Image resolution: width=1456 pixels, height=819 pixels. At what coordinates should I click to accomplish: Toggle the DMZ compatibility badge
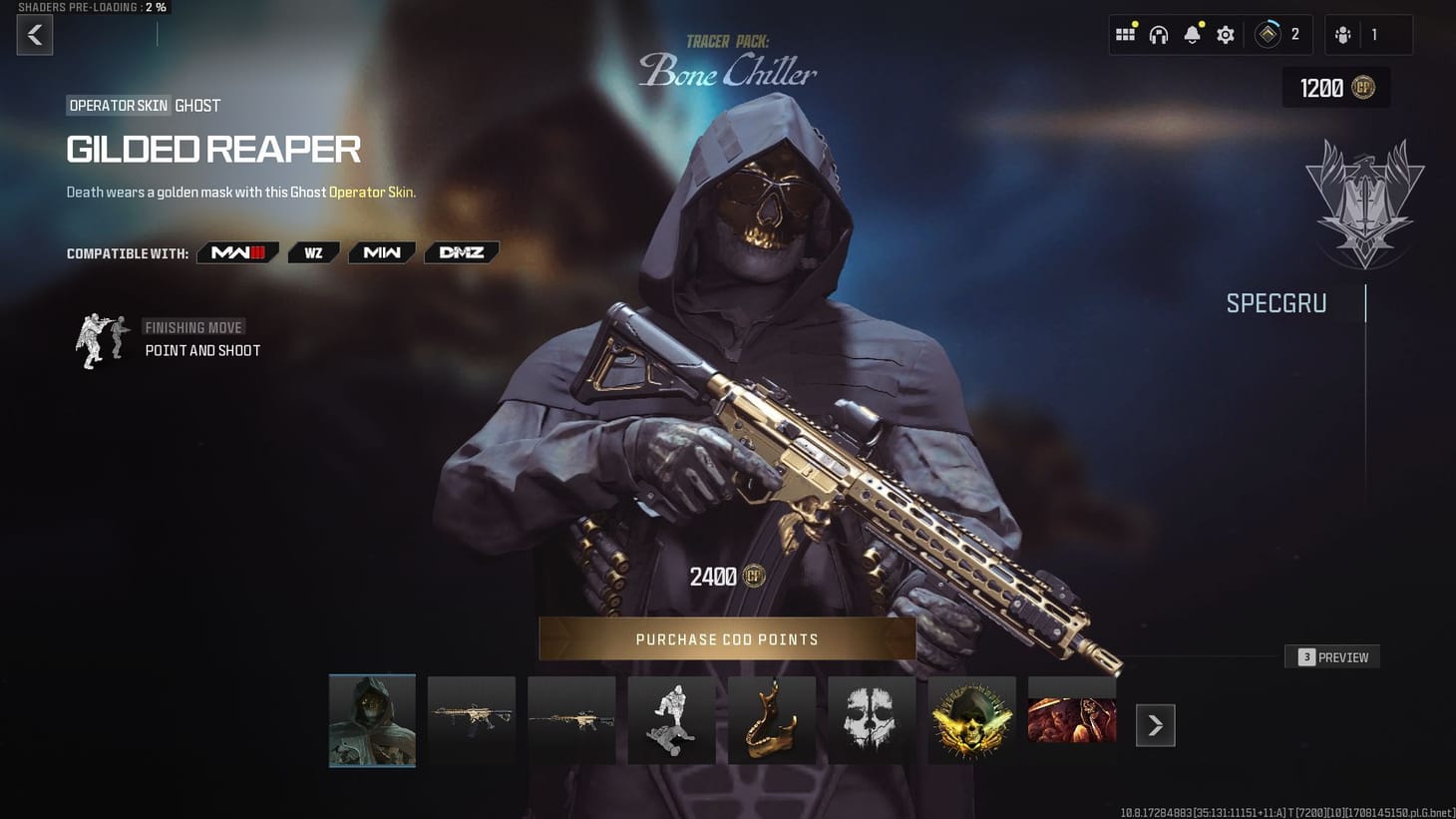pyautogui.click(x=461, y=252)
